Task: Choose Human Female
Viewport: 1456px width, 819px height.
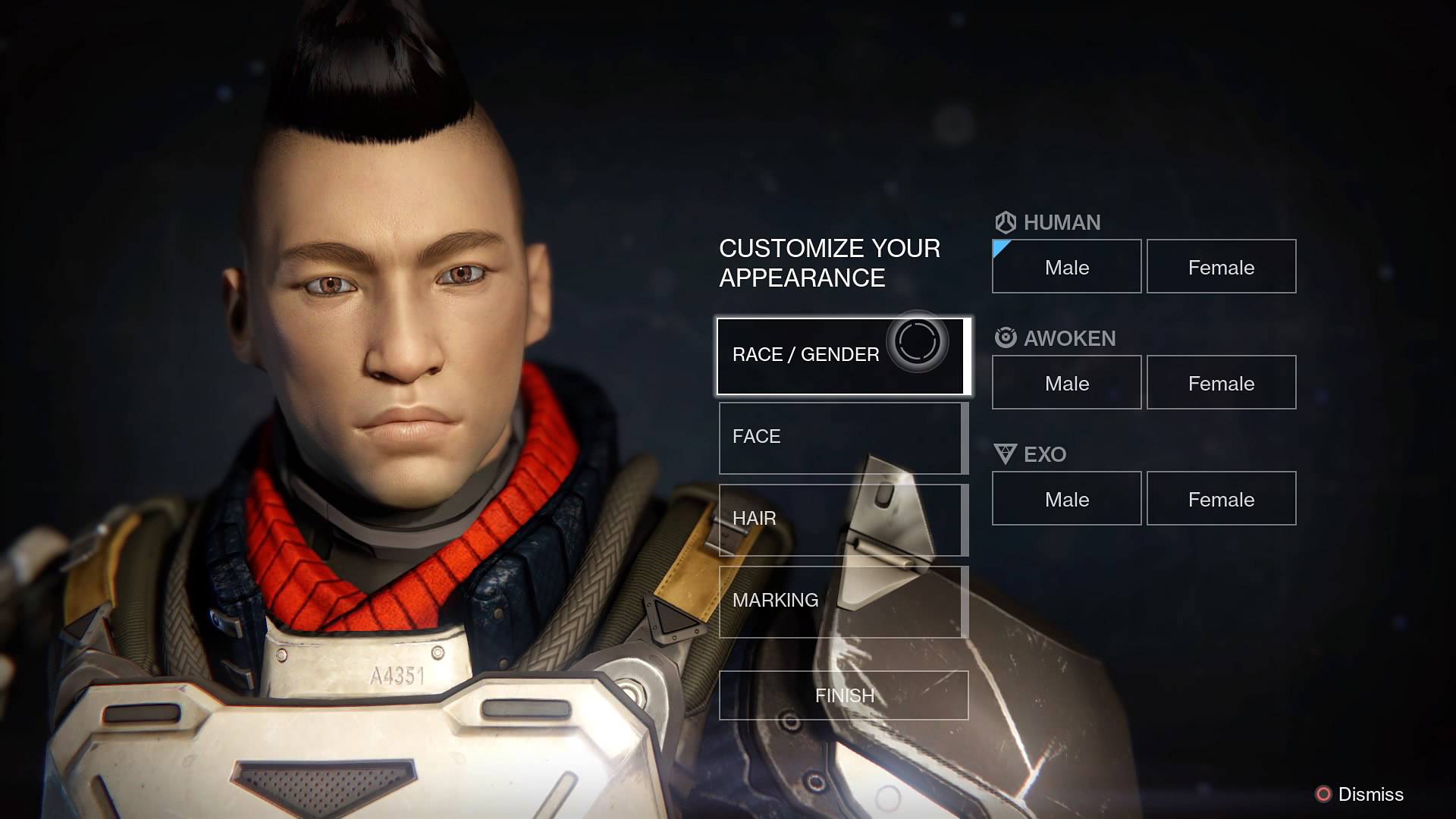Action: [1221, 267]
